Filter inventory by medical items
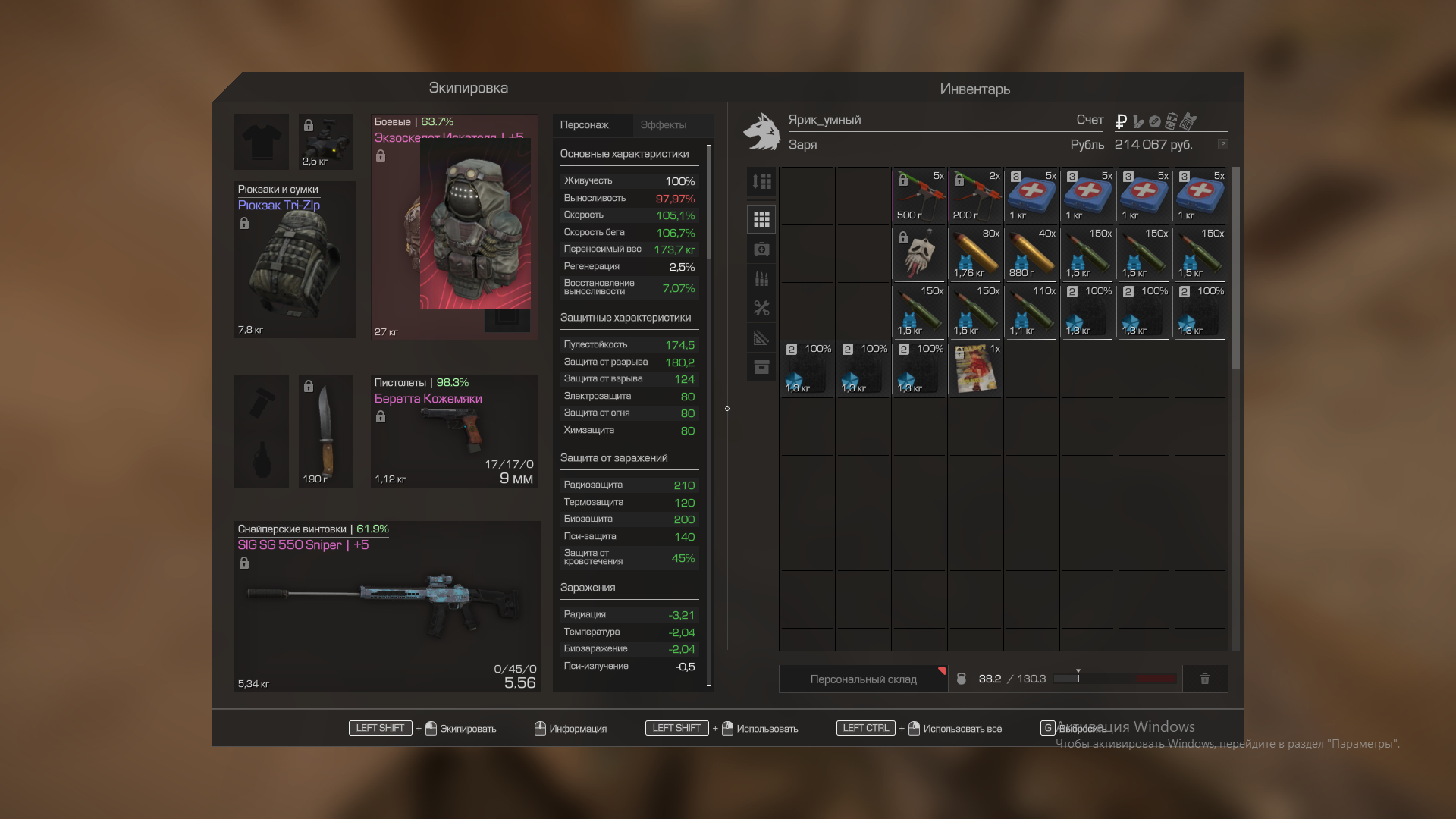 coord(761,249)
